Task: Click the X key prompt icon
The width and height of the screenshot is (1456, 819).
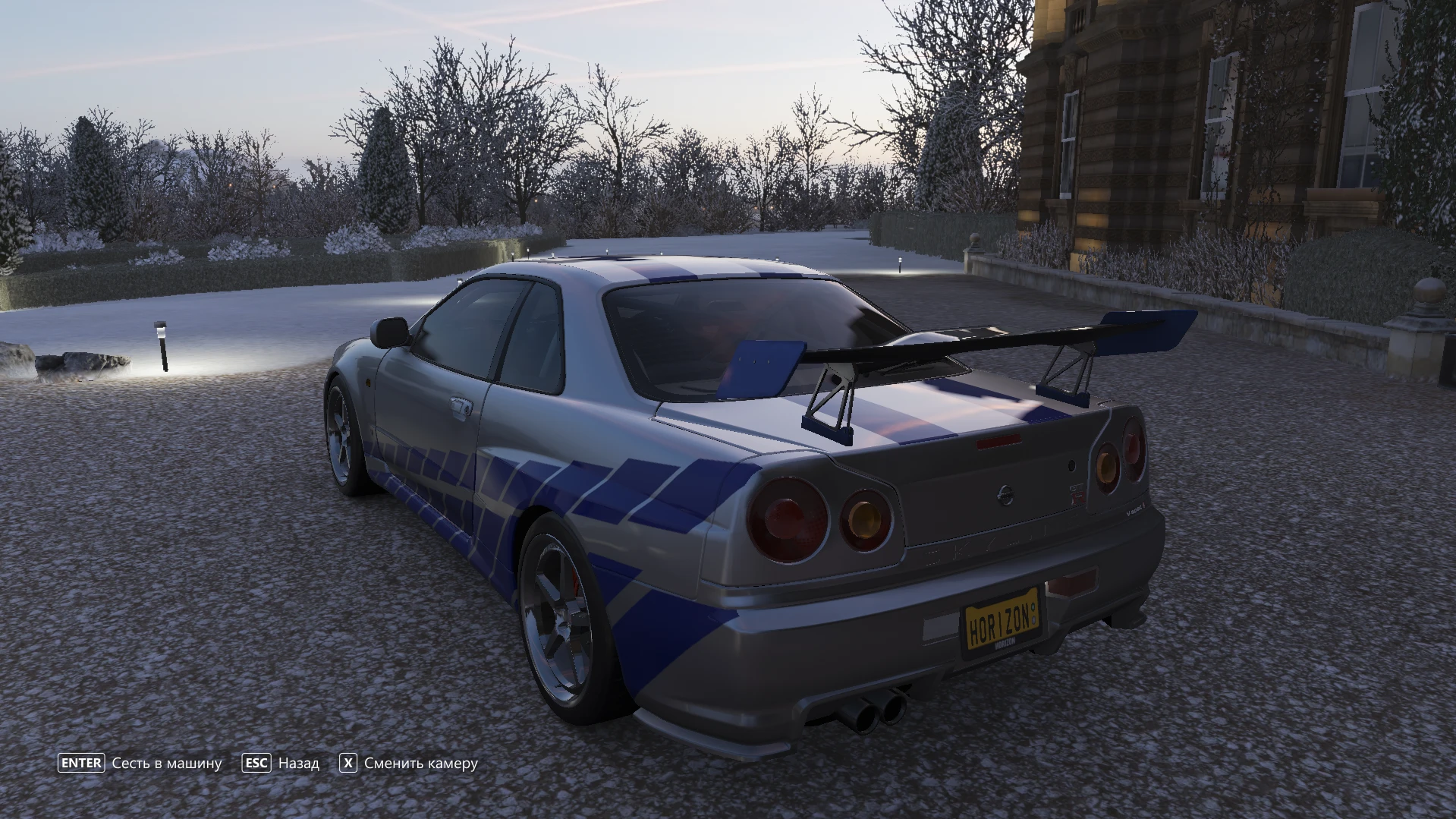Action: pyautogui.click(x=347, y=763)
